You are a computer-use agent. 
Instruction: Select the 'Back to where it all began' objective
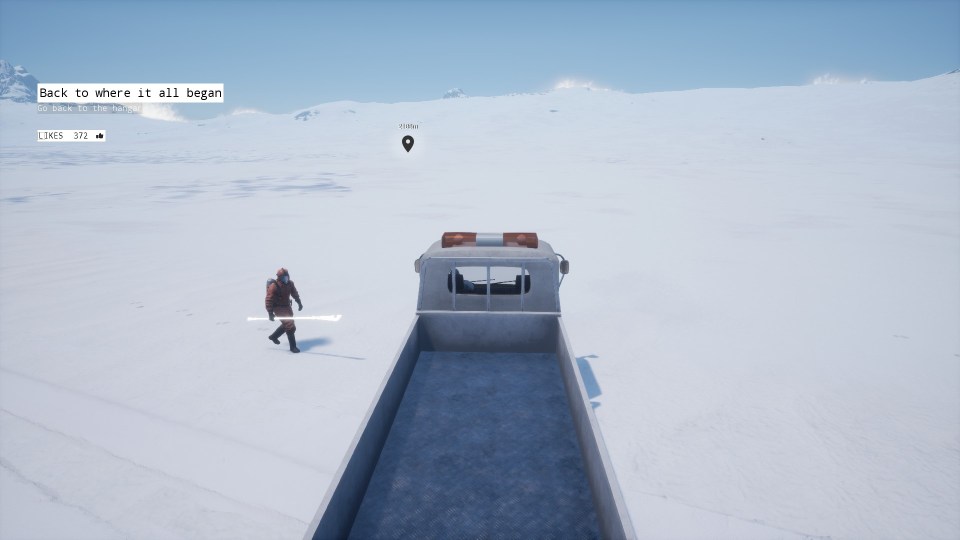point(130,93)
